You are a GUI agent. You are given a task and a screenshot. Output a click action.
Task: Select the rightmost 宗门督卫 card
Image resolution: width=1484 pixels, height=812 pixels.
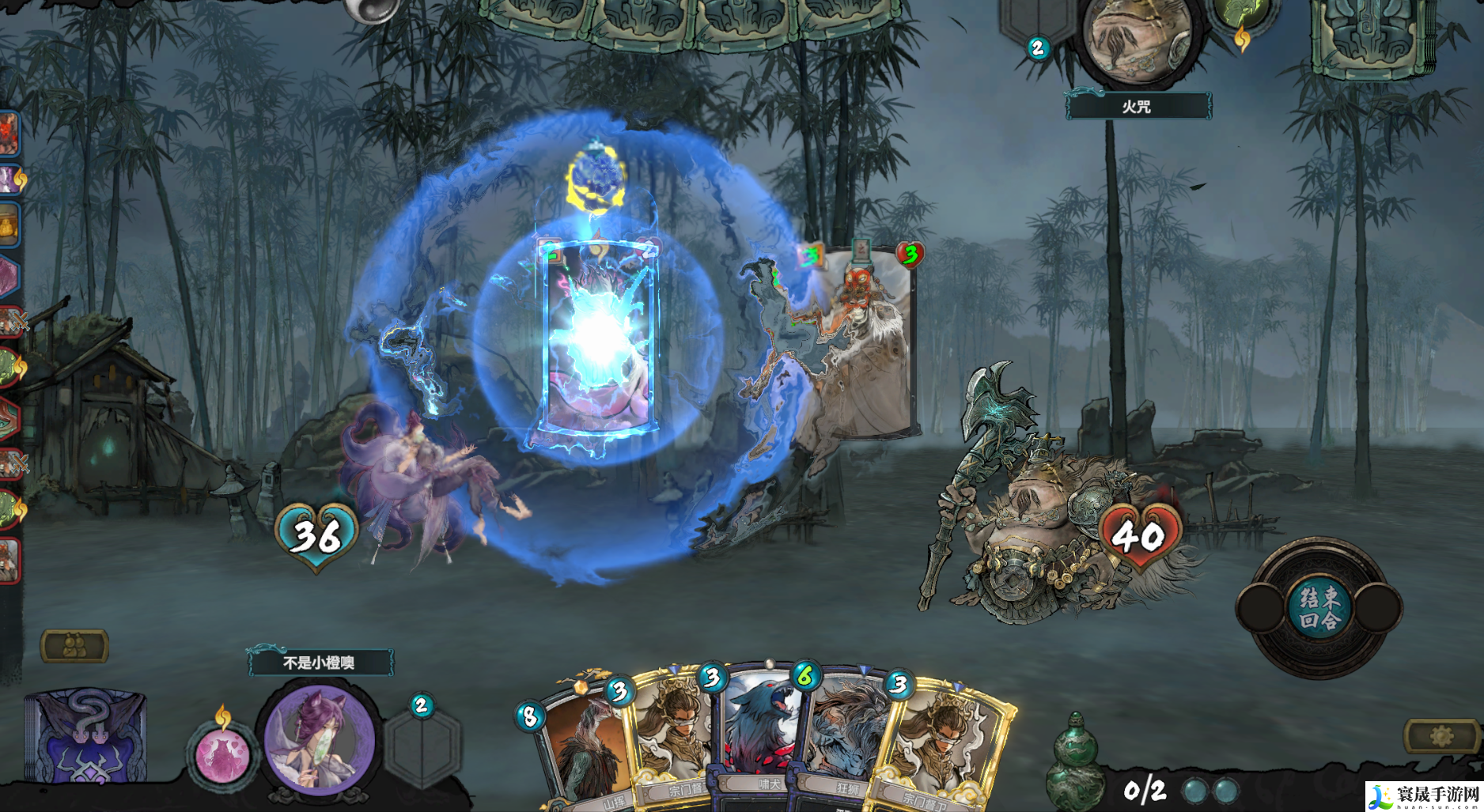point(941,747)
